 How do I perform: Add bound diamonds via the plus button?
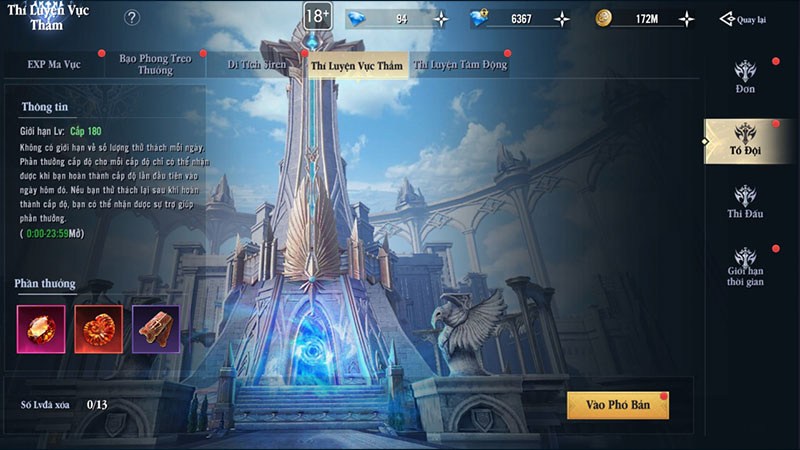[x=562, y=19]
